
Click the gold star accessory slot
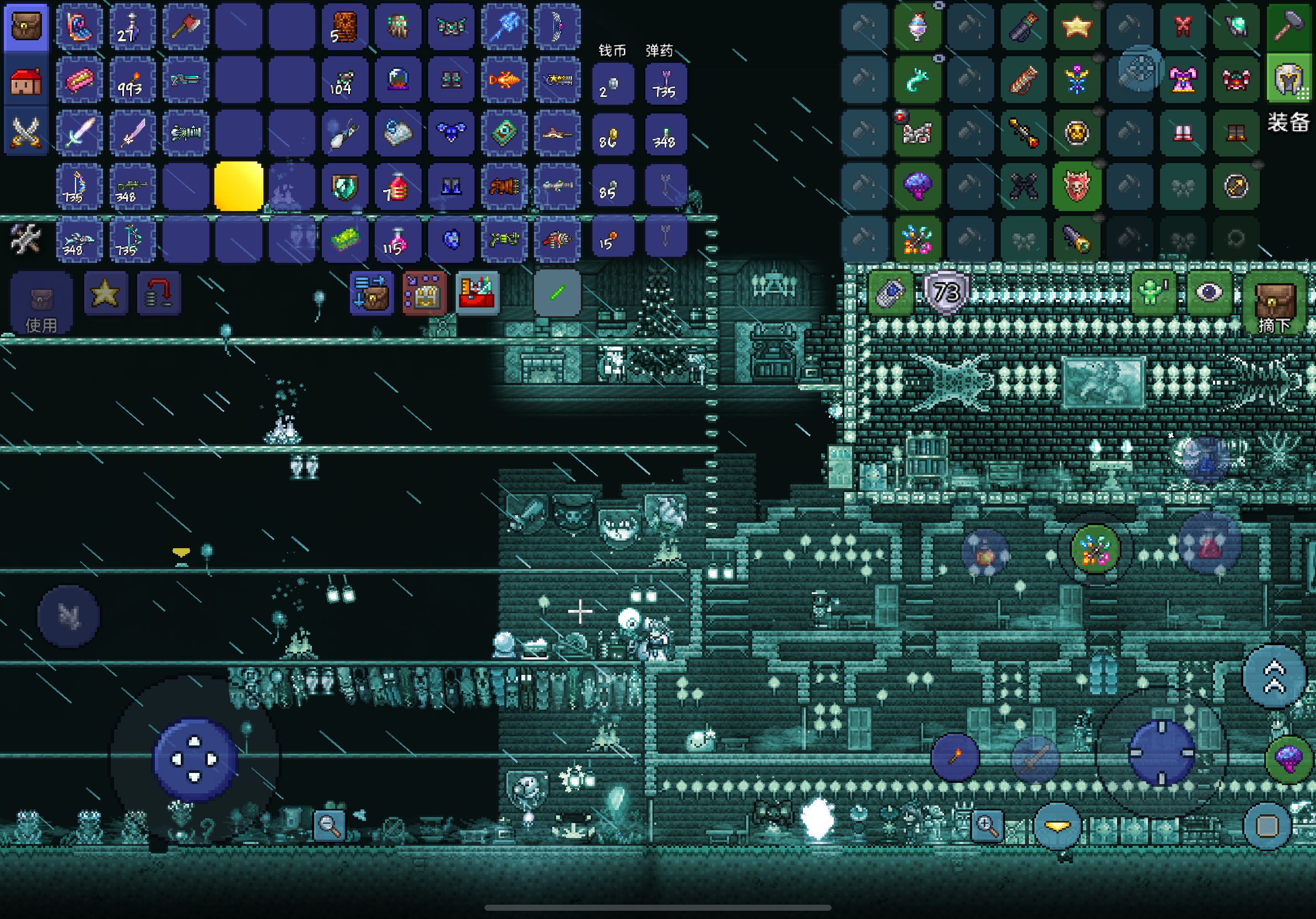click(1076, 26)
